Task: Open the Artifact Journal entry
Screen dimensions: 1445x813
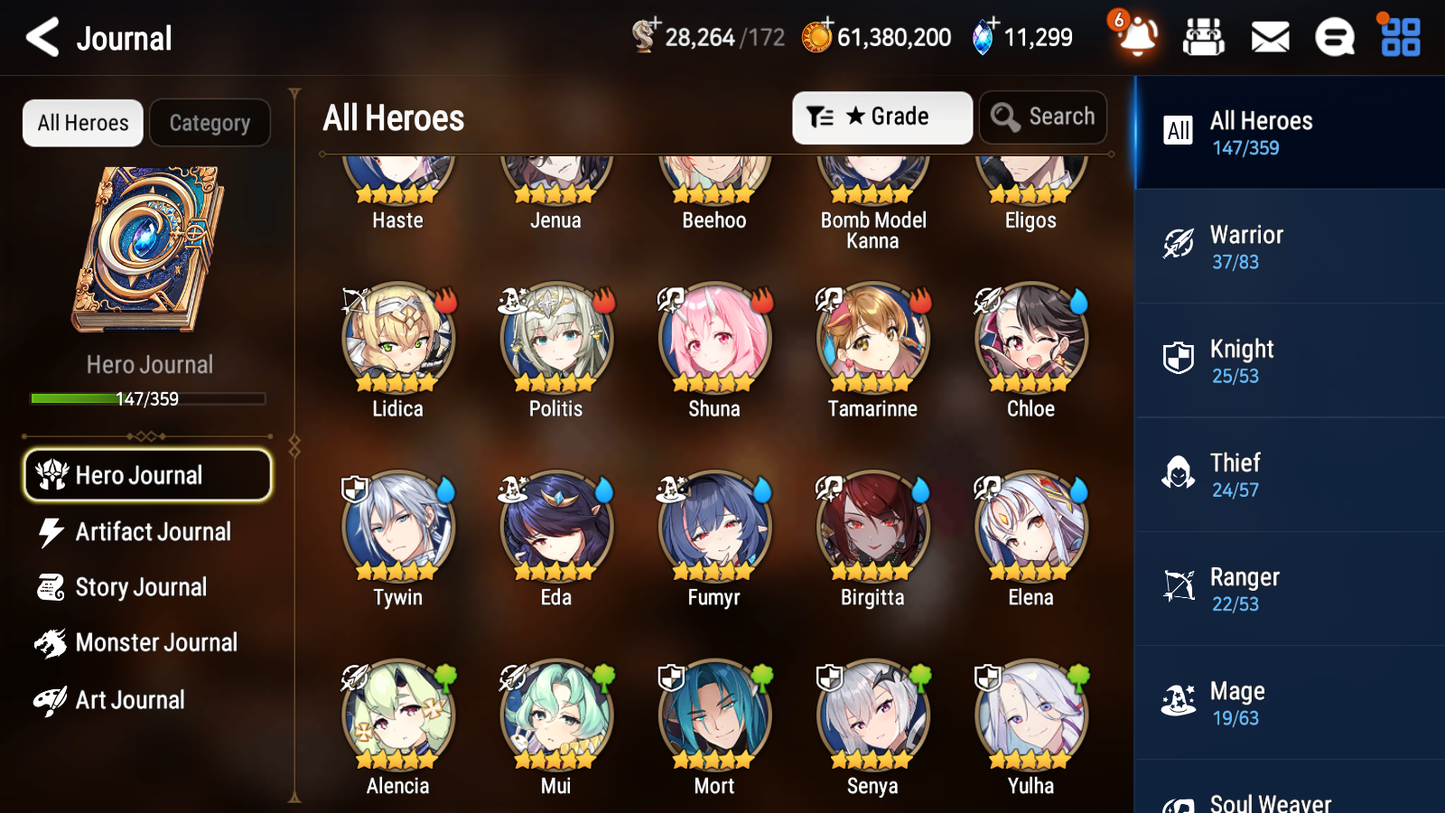Action: [152, 531]
